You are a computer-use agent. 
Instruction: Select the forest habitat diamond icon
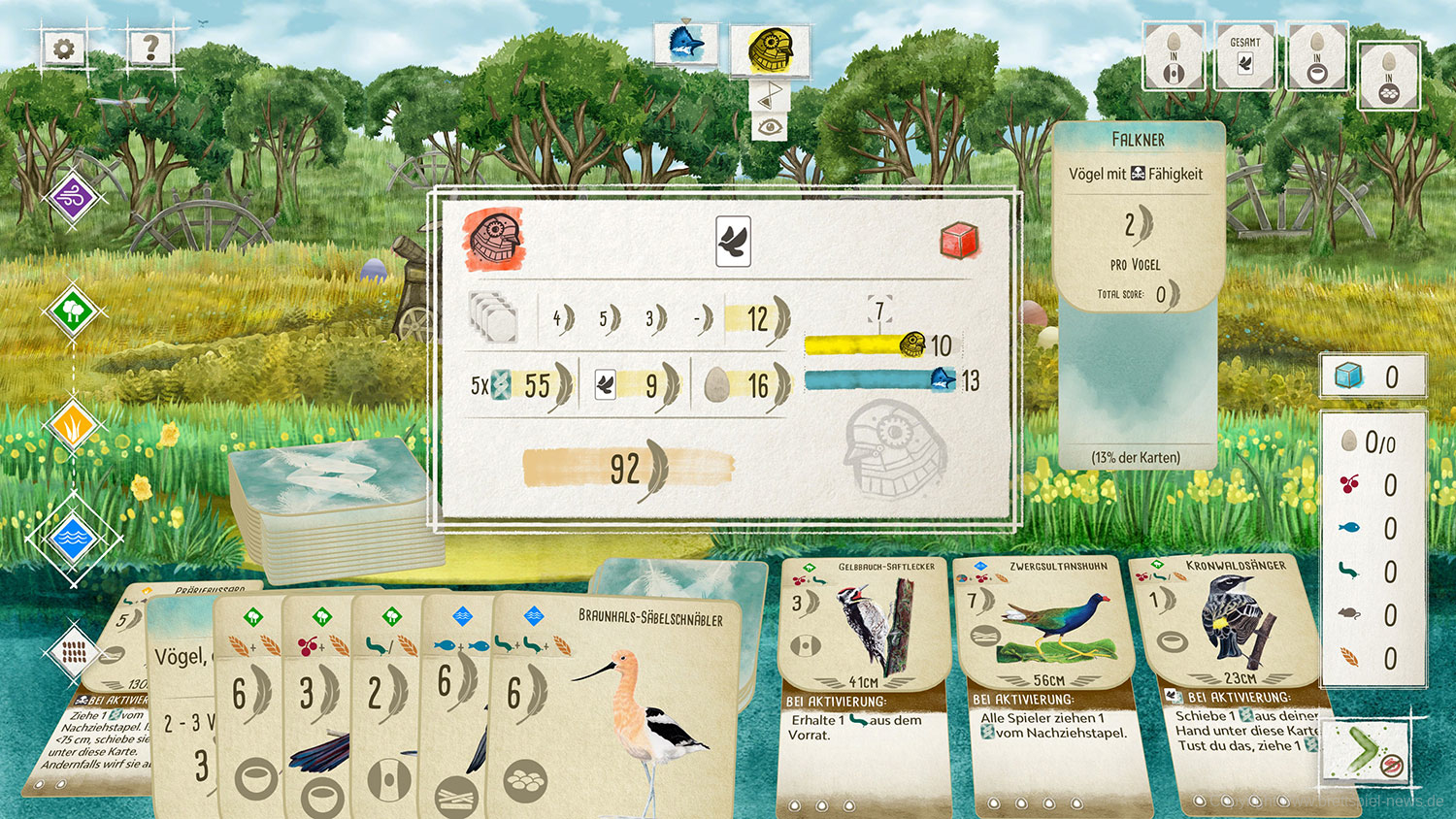(73, 311)
